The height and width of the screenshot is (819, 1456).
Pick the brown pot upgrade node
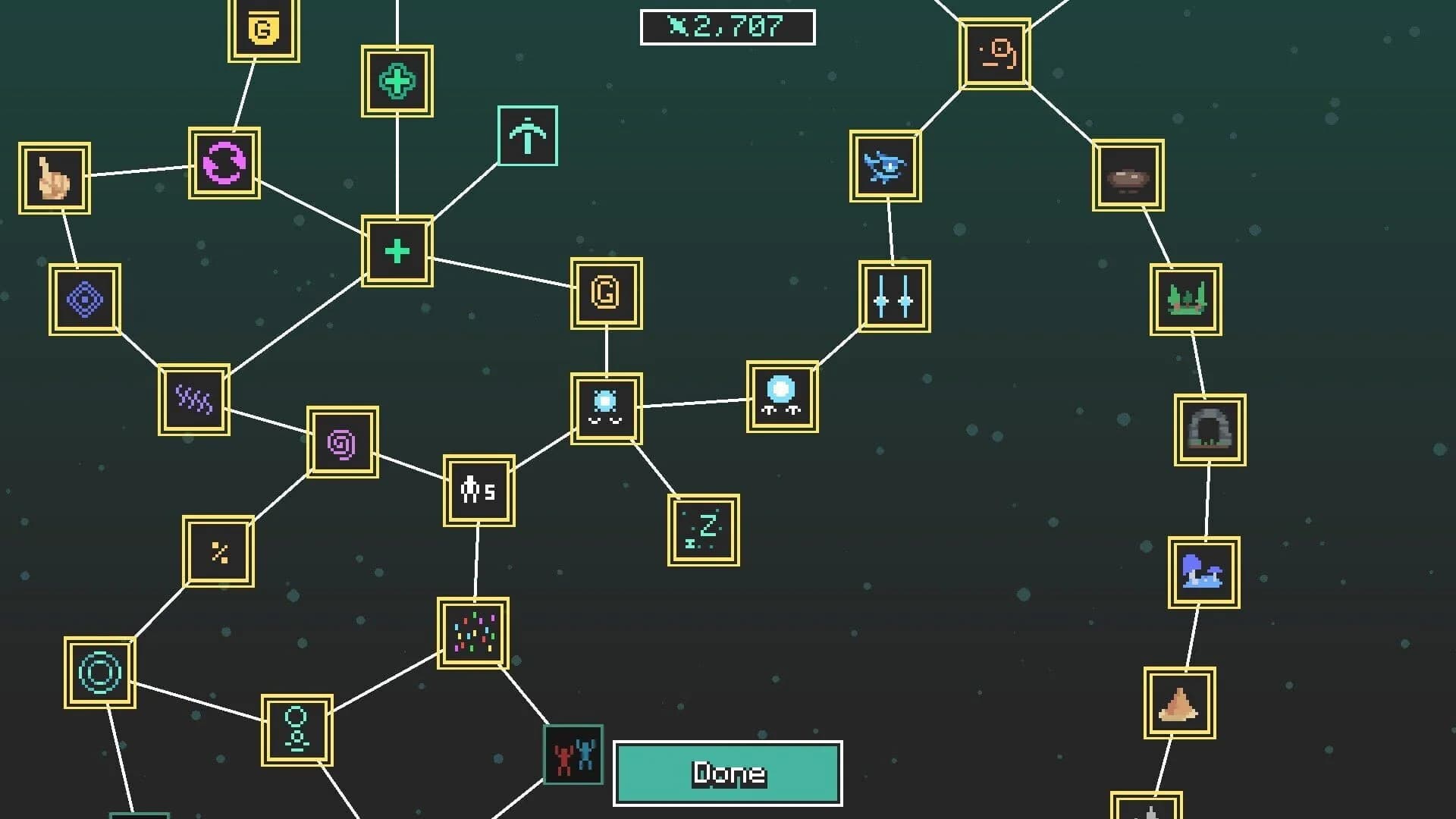[x=1126, y=175]
